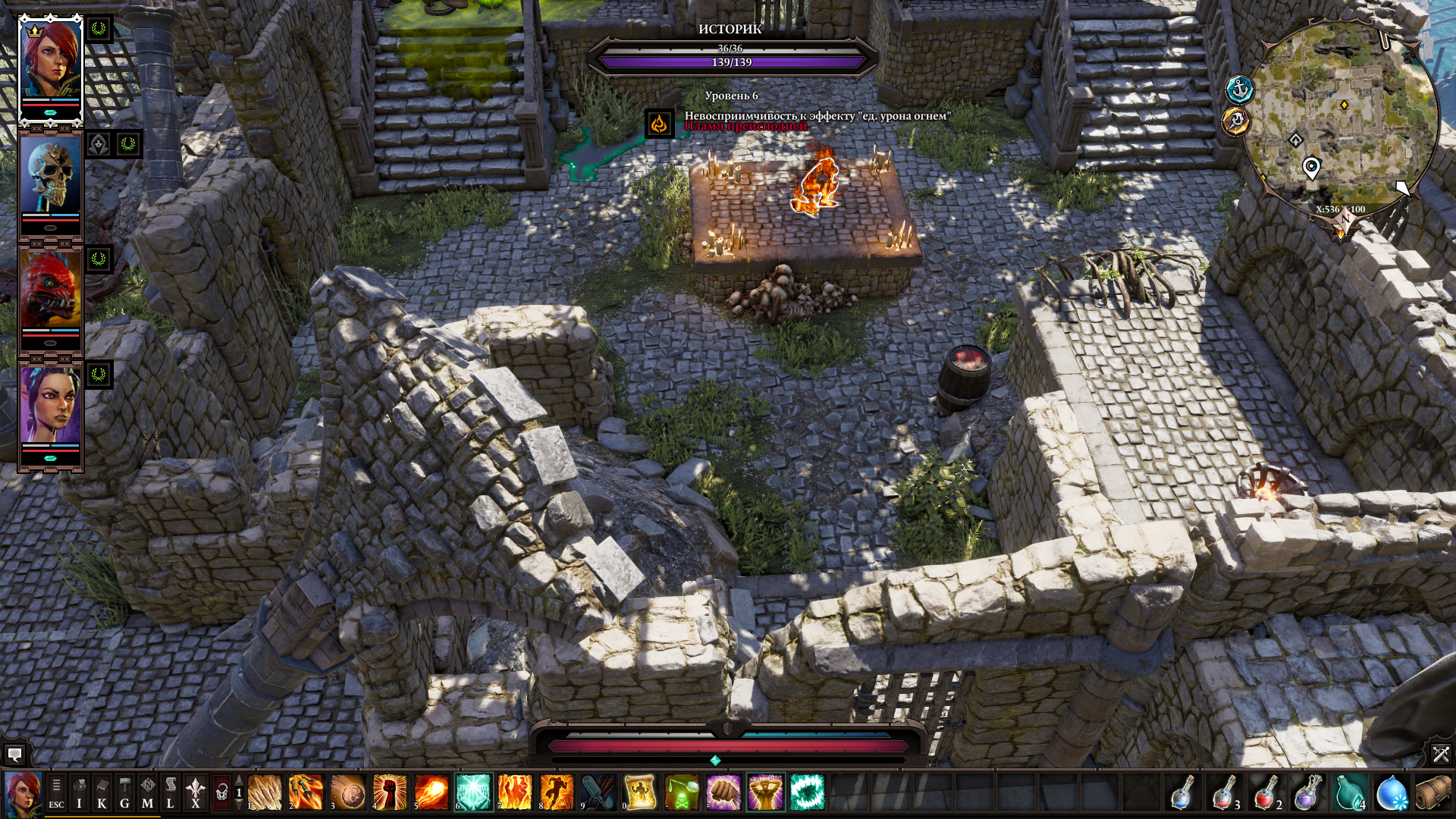Select the undead skull companion portrait

tap(50, 176)
